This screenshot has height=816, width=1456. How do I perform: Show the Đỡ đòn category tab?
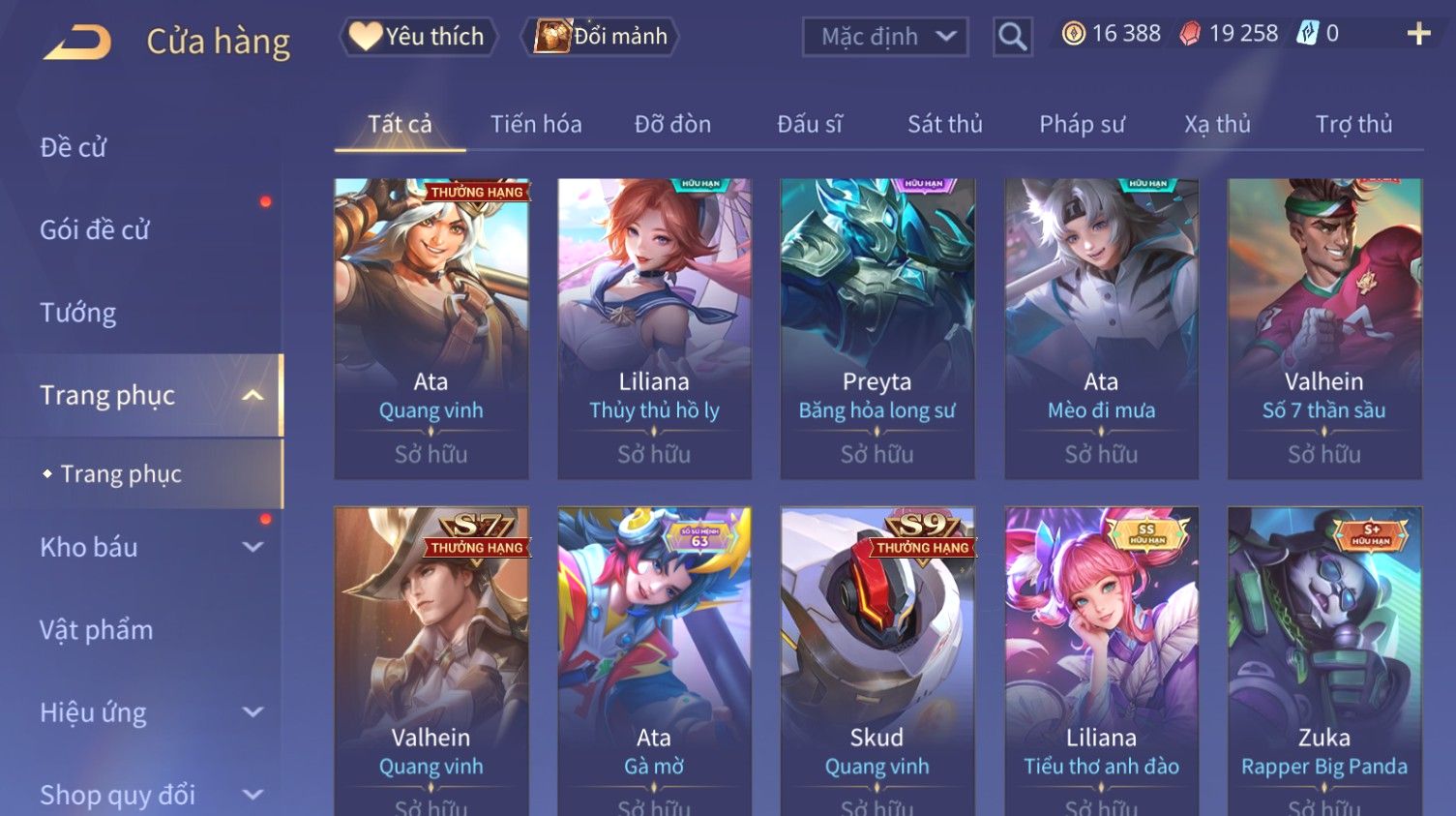click(672, 124)
